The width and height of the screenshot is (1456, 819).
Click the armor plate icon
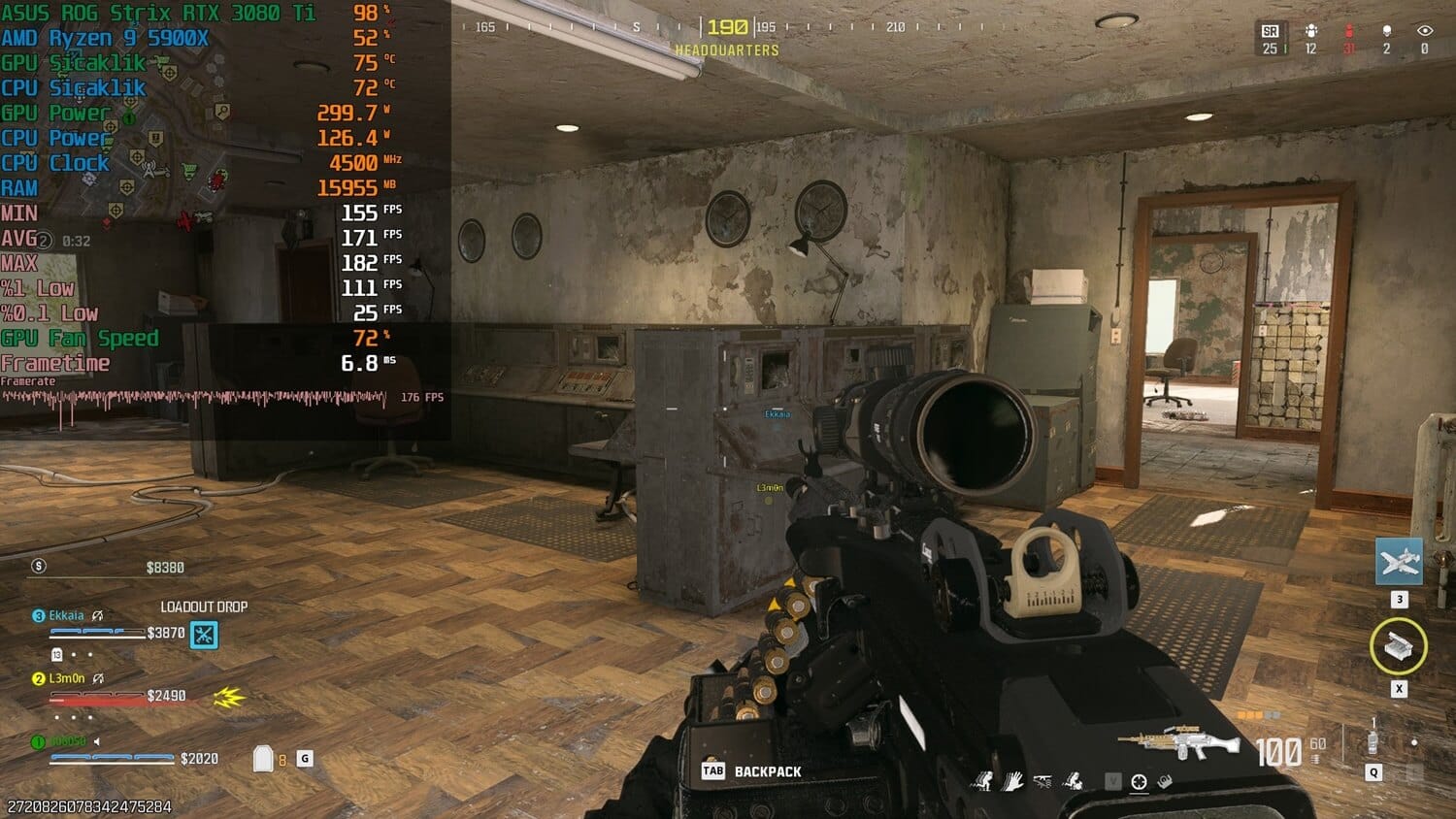coord(262,759)
